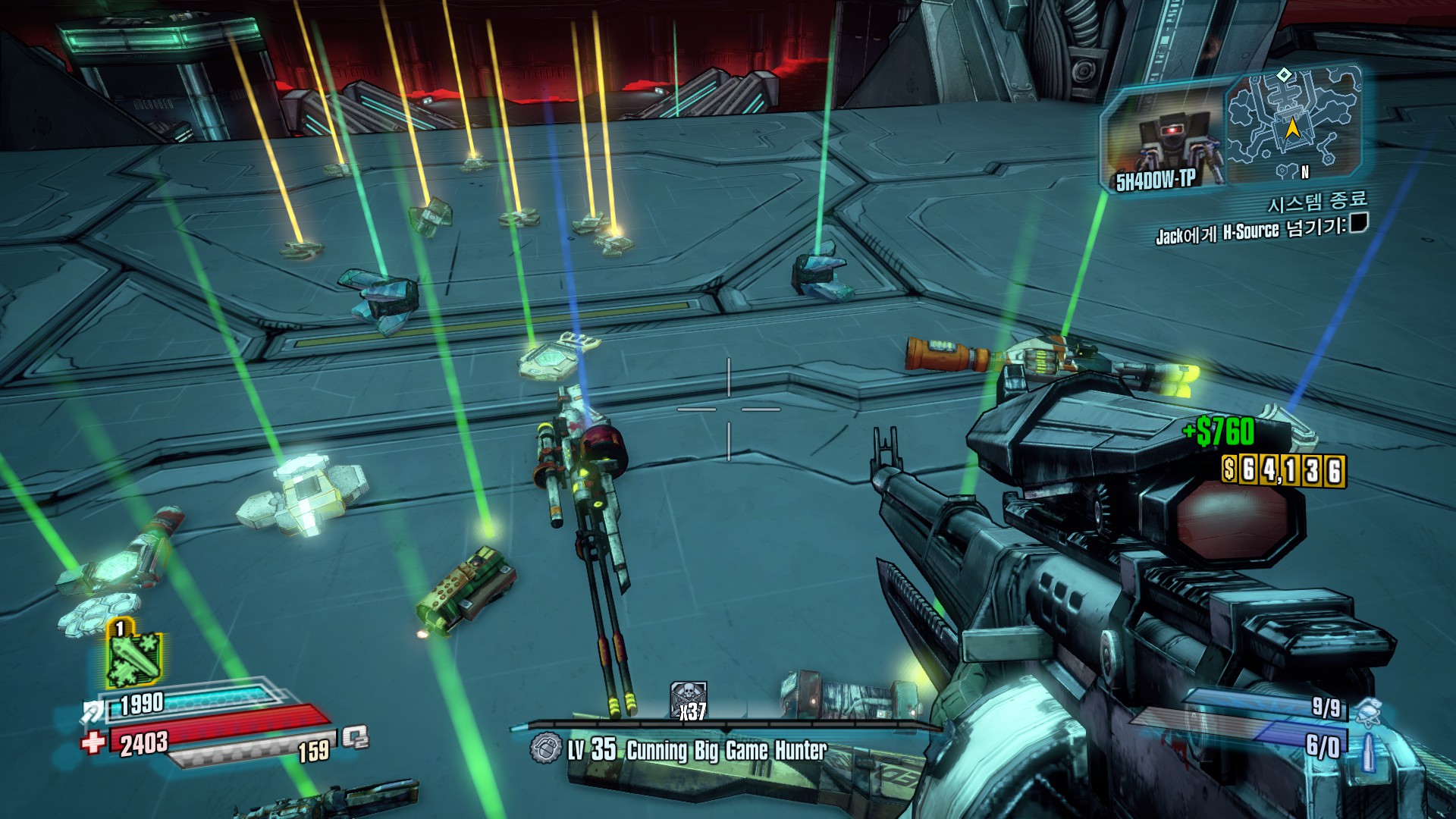
Task: Click the O2 oxygen tank icon
Action: tap(354, 737)
